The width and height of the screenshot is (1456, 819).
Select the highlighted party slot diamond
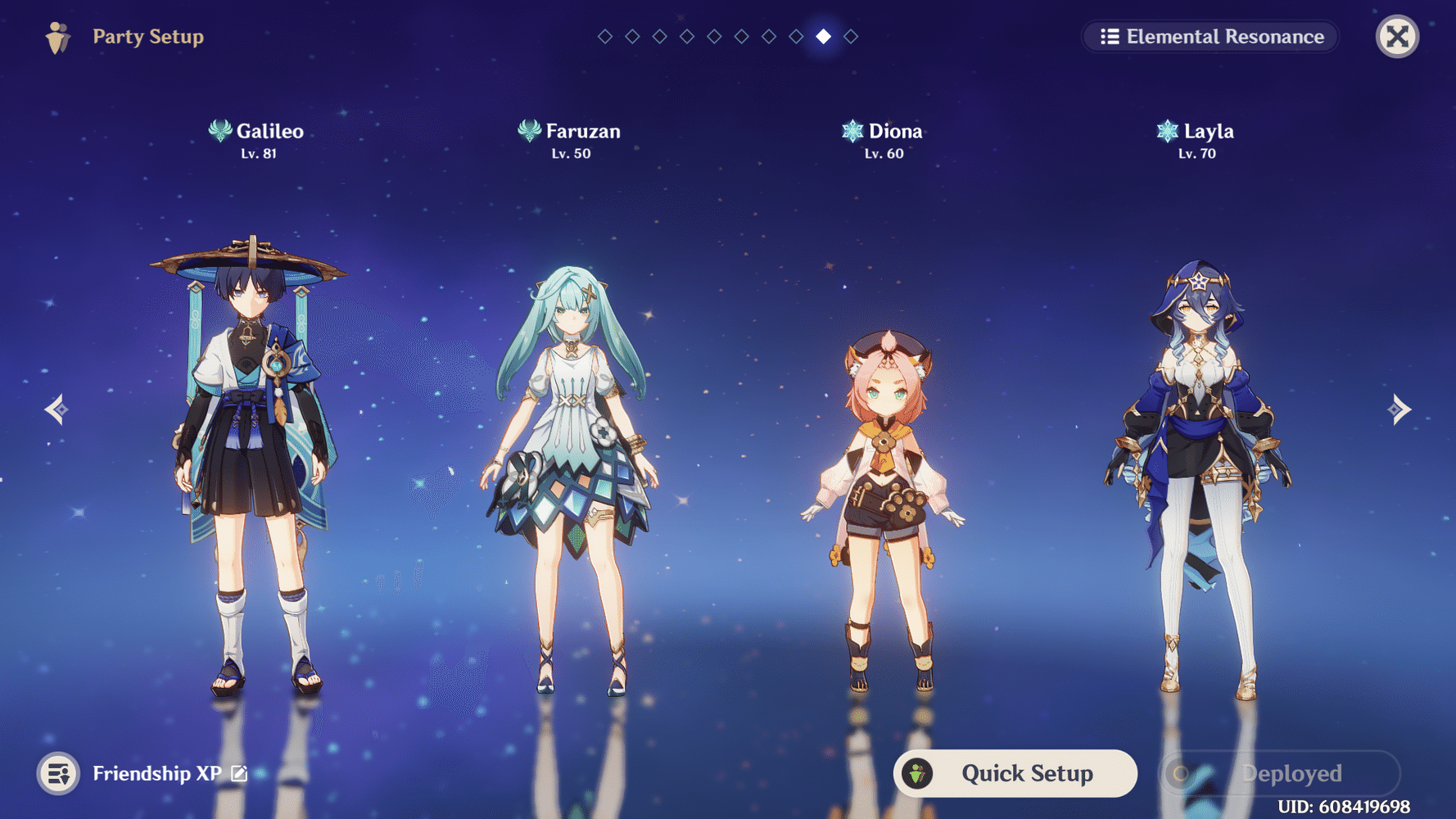[823, 35]
